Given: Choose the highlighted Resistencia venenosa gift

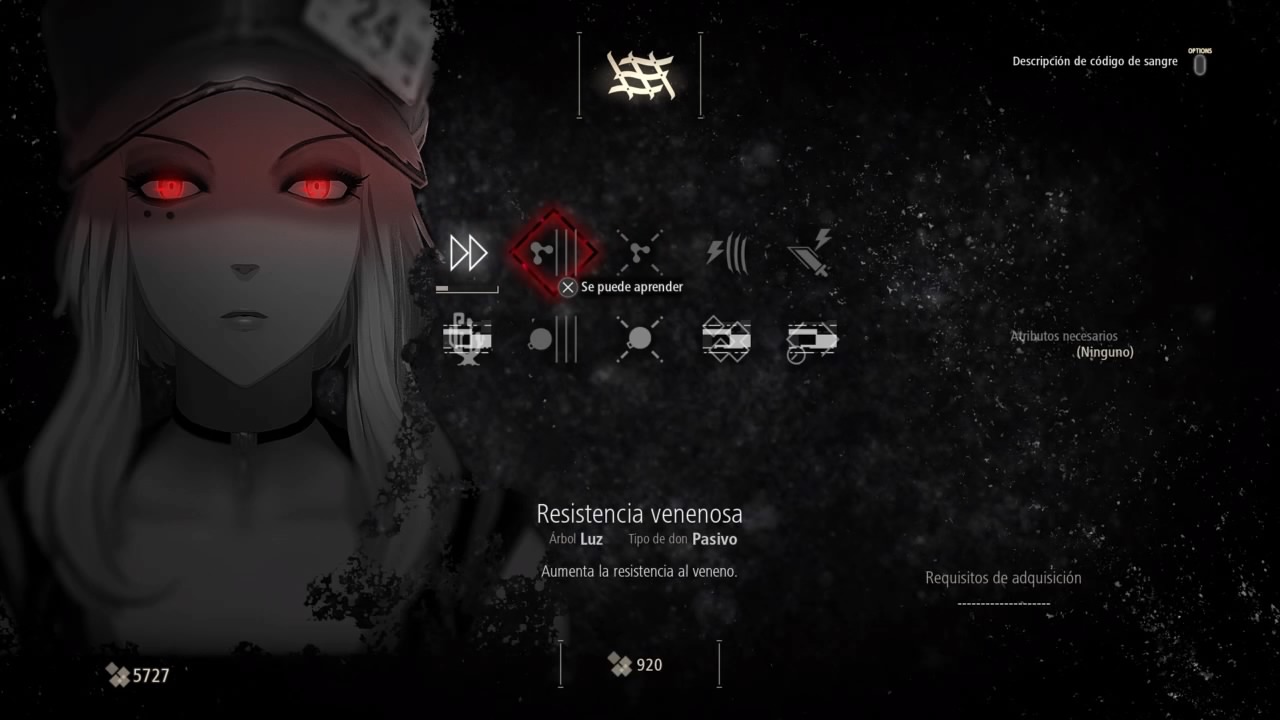Looking at the screenshot, I should tap(553, 253).
